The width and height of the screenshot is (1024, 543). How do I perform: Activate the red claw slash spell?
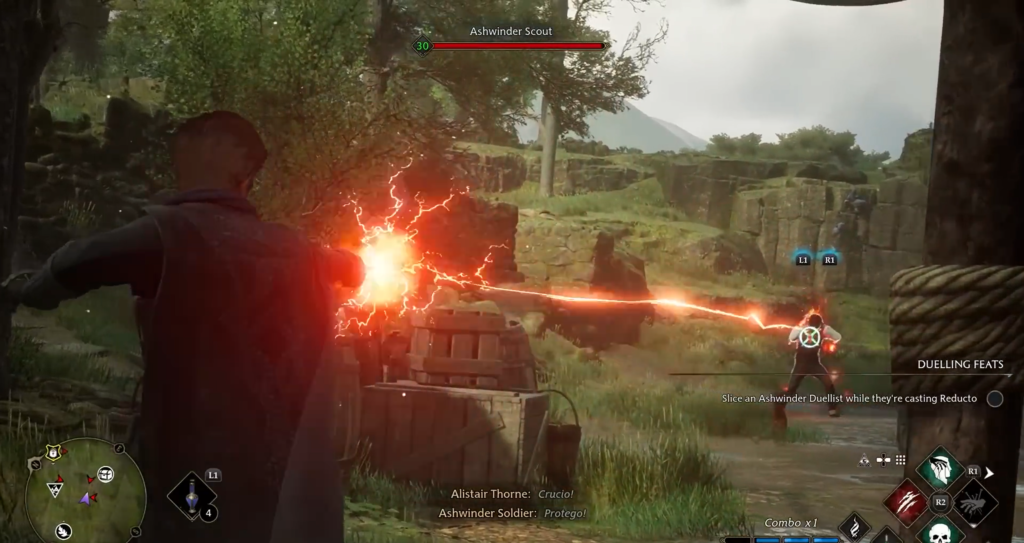click(906, 502)
